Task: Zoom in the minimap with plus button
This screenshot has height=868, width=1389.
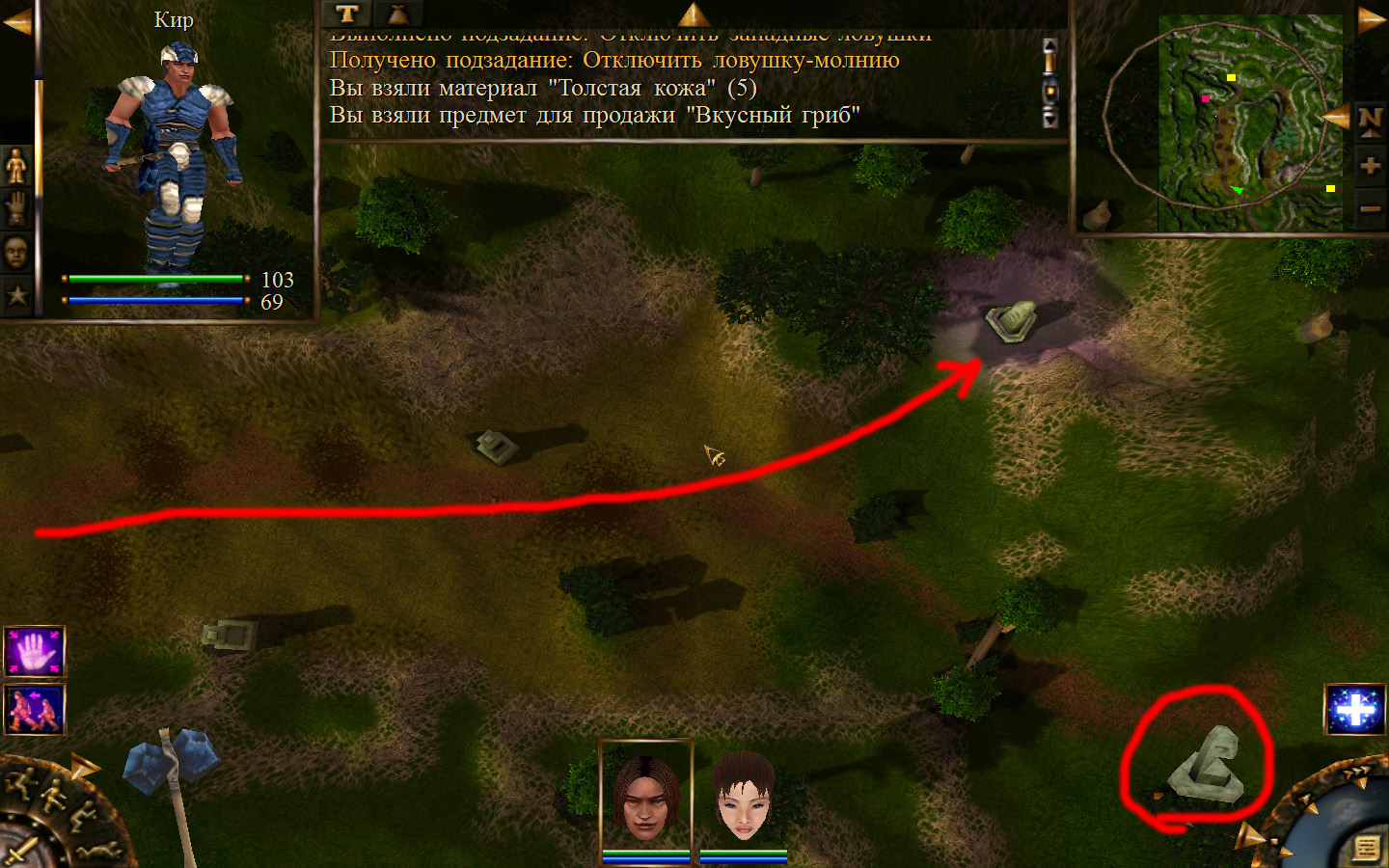Action: 1370,165
